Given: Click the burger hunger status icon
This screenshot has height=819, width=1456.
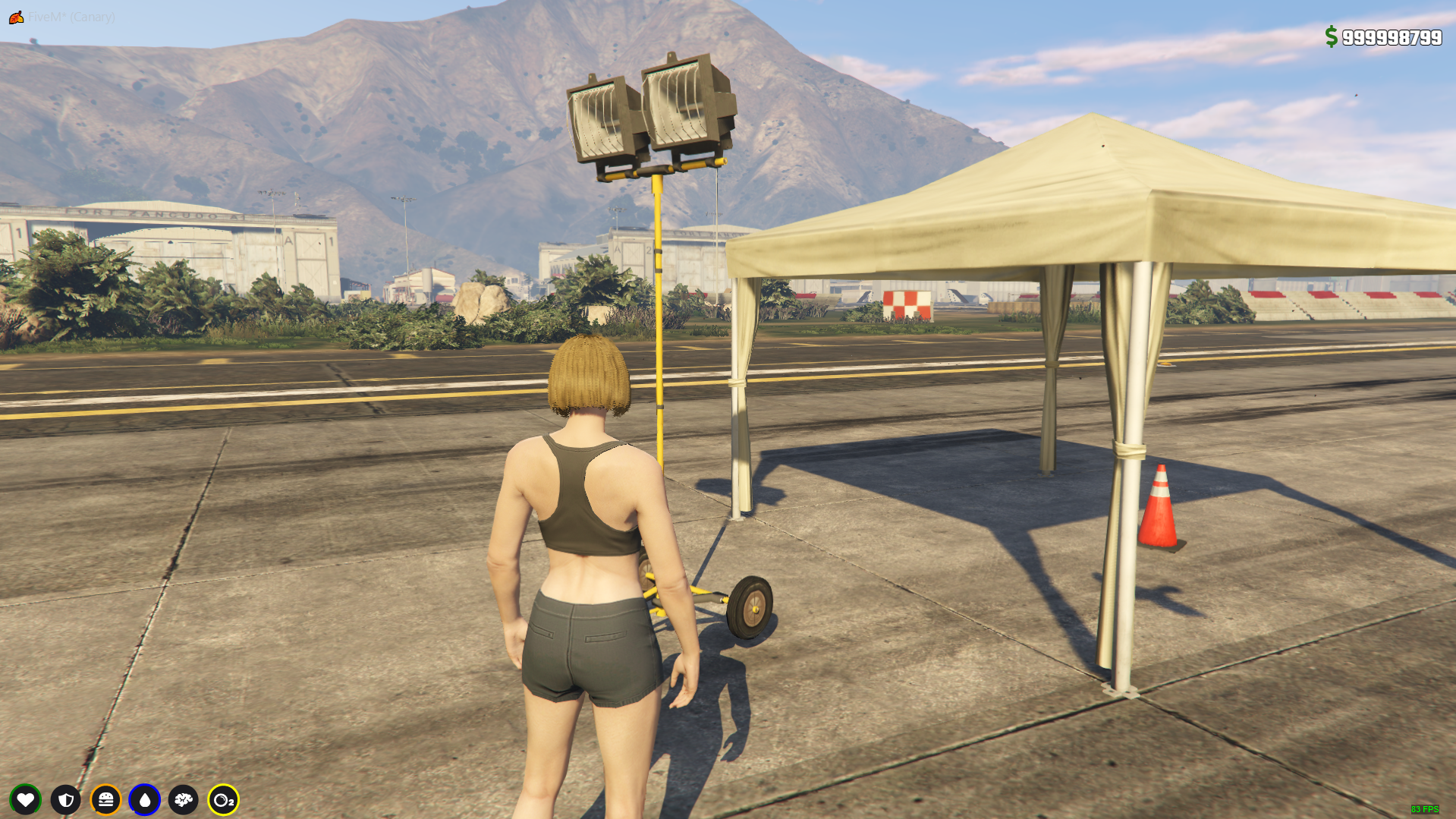Looking at the screenshot, I should pyautogui.click(x=105, y=799).
